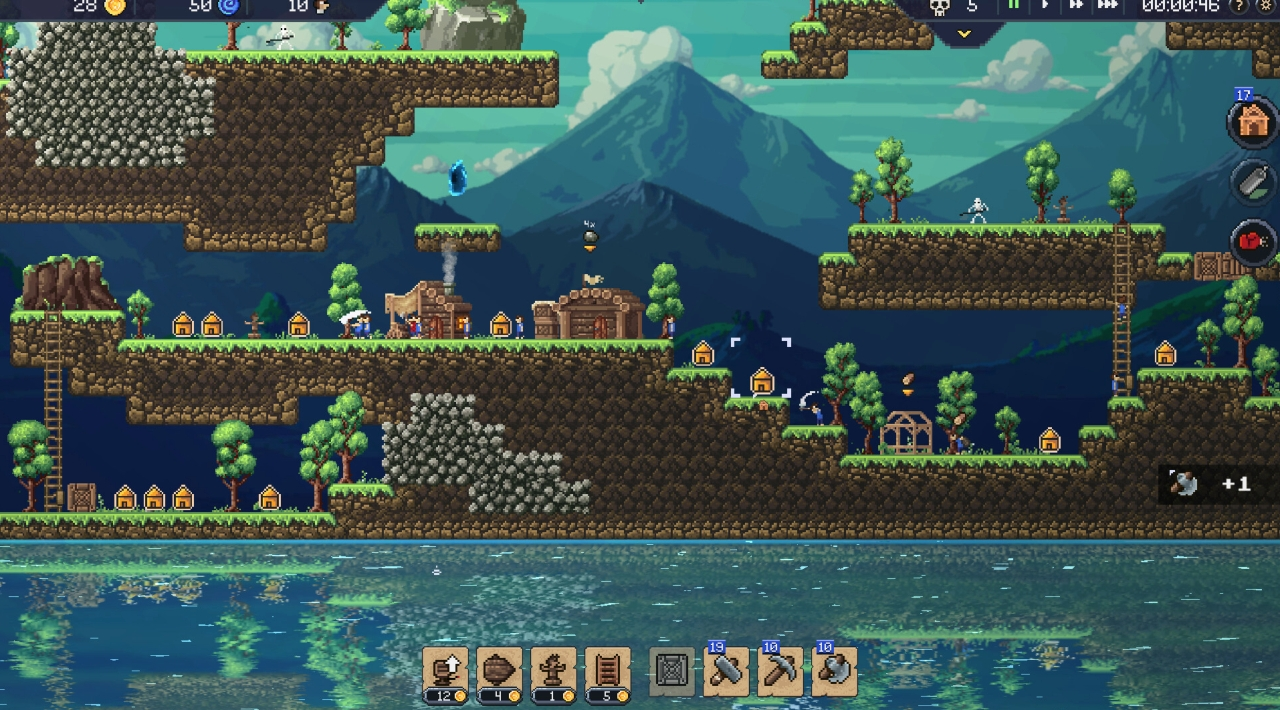Open the house building menu icon
Viewport: 1280px width, 710px height.
pos(1252,122)
